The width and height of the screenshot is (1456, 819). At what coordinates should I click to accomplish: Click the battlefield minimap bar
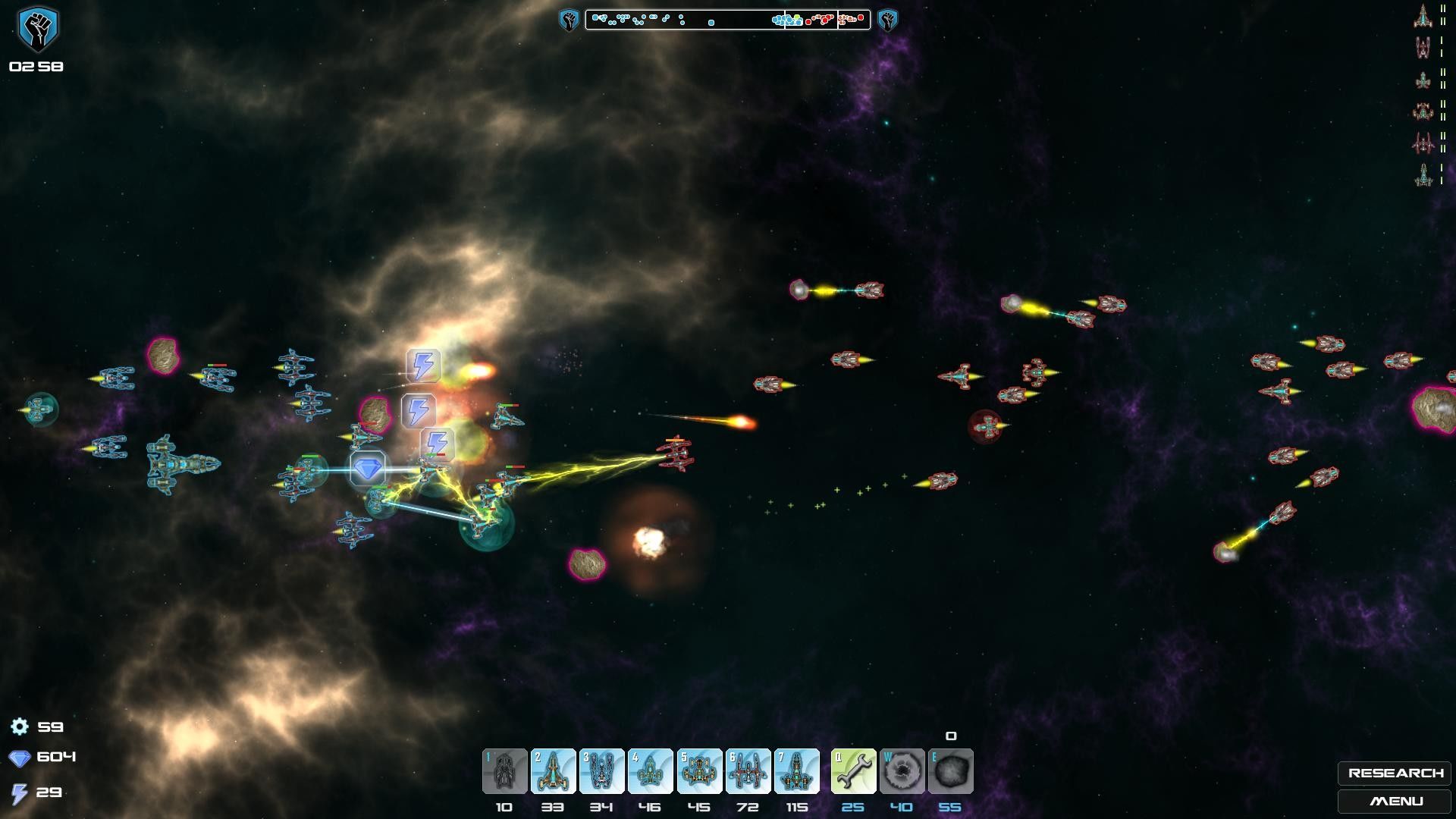[x=727, y=20]
